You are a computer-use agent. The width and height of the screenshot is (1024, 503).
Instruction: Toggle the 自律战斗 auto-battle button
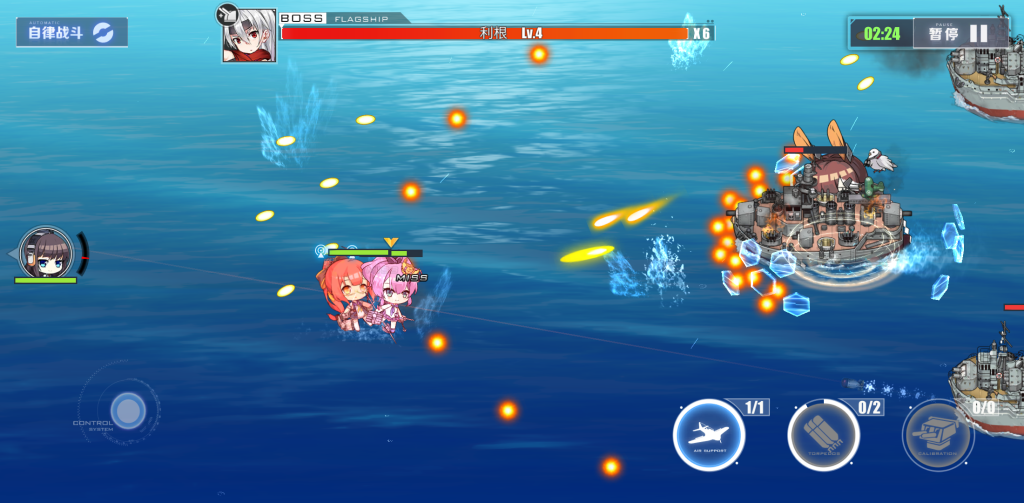(x=71, y=32)
